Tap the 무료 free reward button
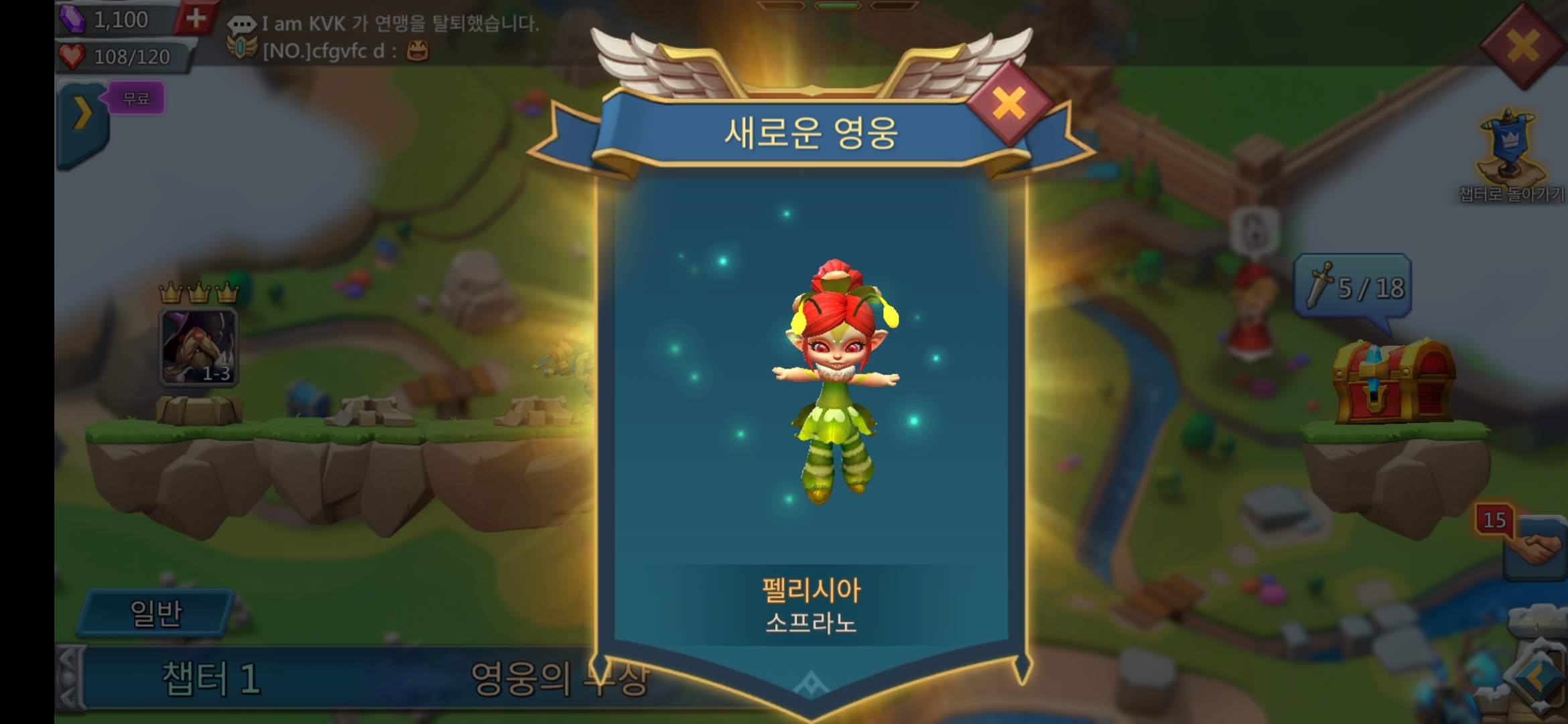The width and height of the screenshot is (1568, 724). pyautogui.click(x=135, y=98)
